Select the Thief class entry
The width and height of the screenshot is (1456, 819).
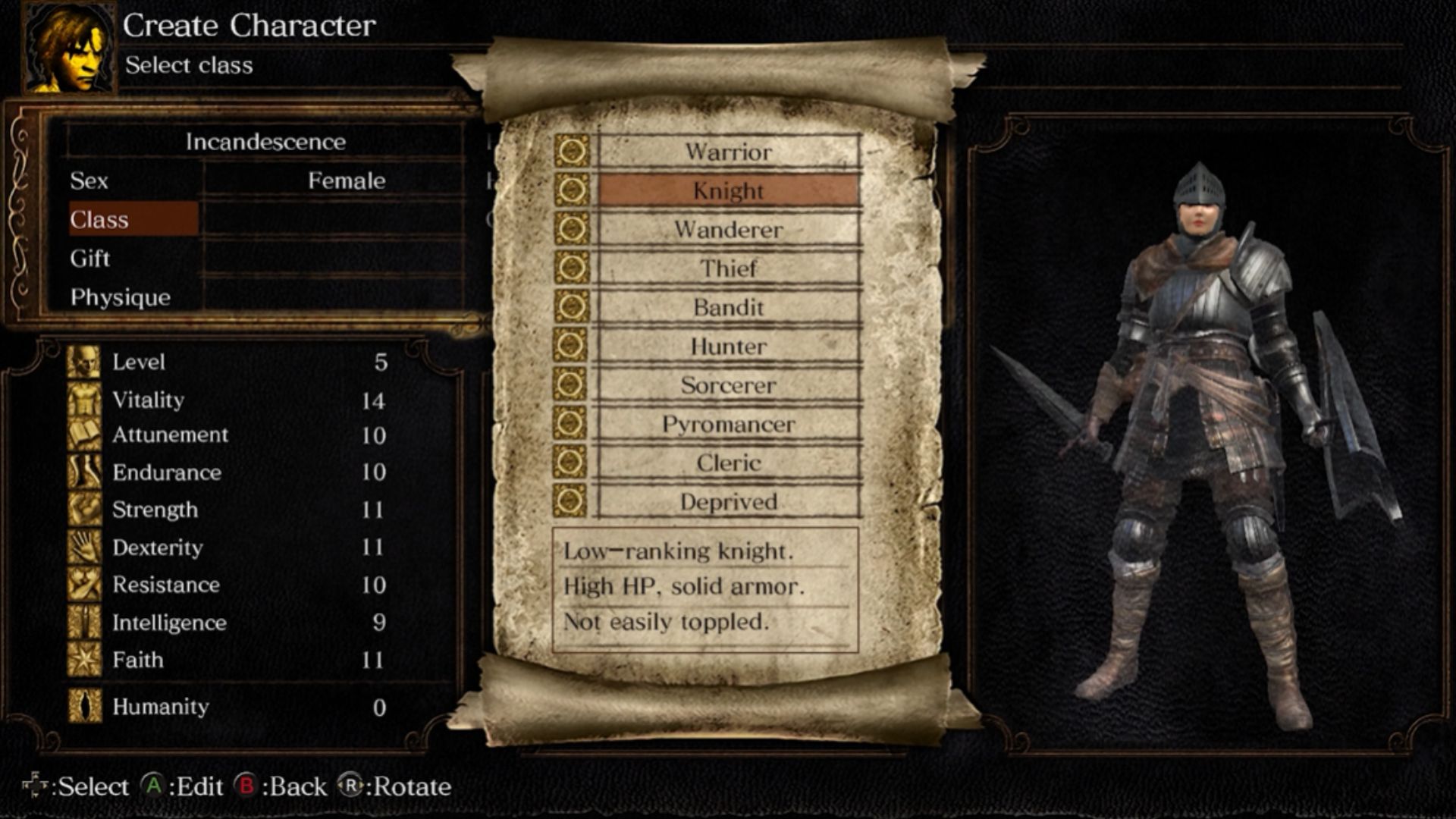[728, 268]
